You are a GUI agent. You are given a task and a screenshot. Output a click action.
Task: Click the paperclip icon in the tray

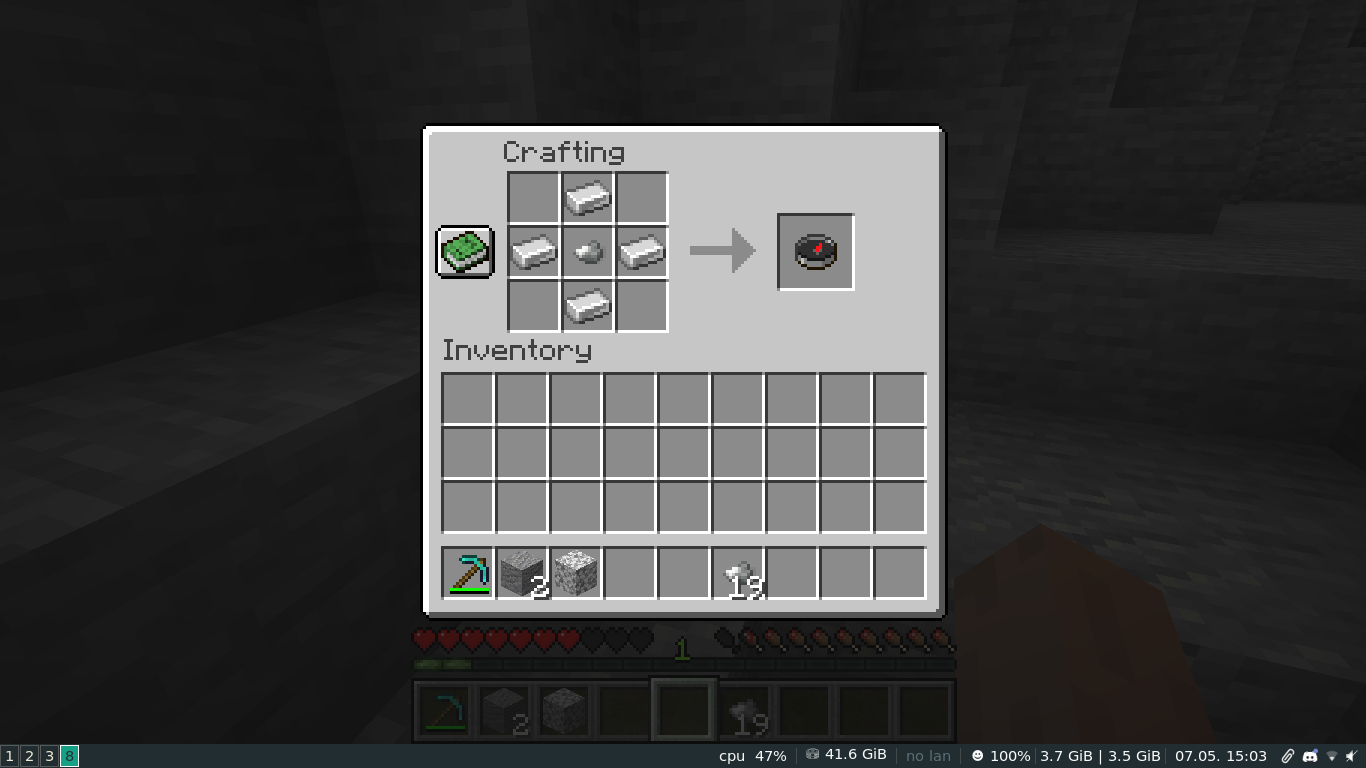[1288, 756]
